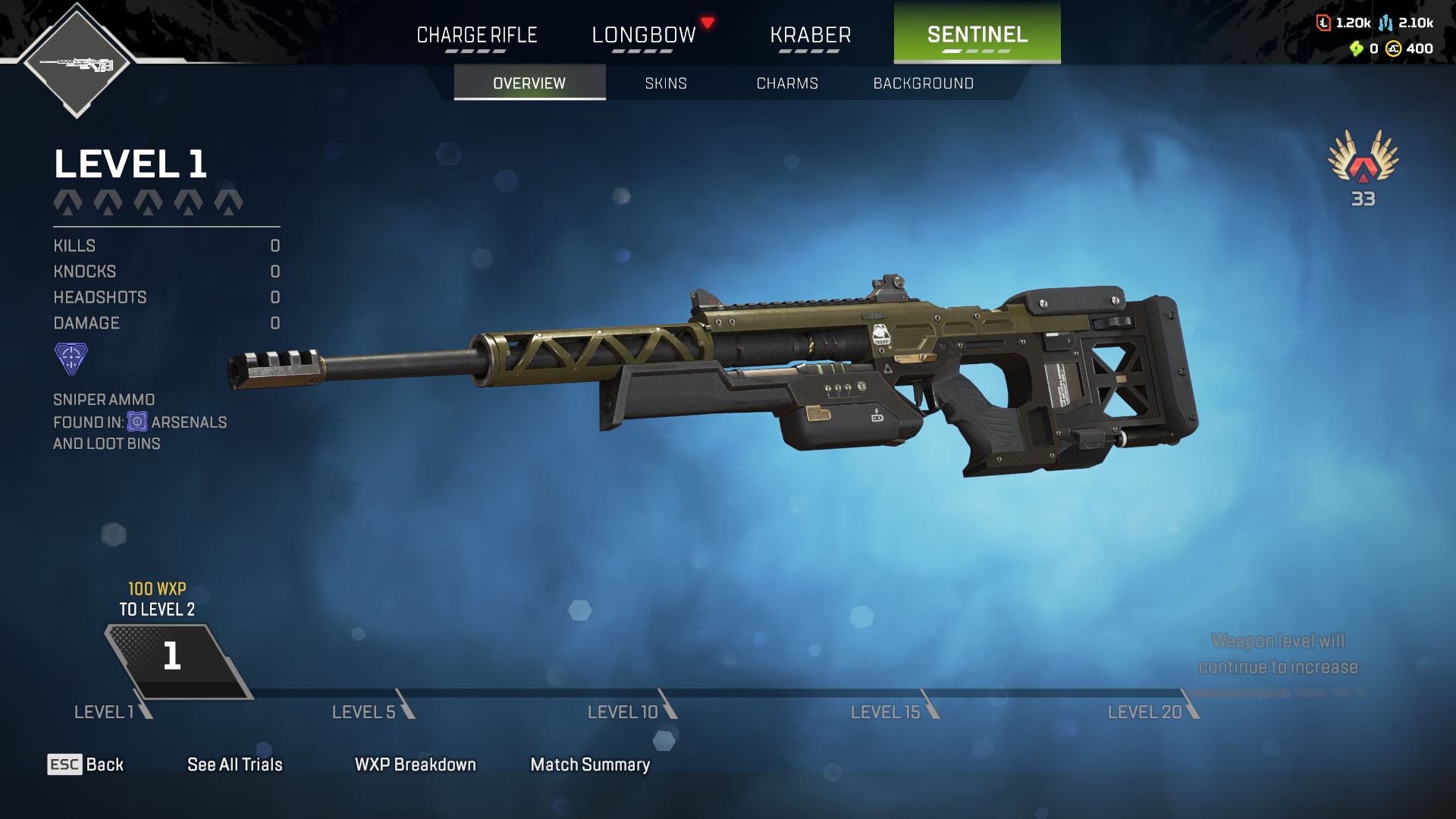Choose the Level 15 milestone marker
The height and width of the screenshot is (819, 1456).
coord(893,711)
